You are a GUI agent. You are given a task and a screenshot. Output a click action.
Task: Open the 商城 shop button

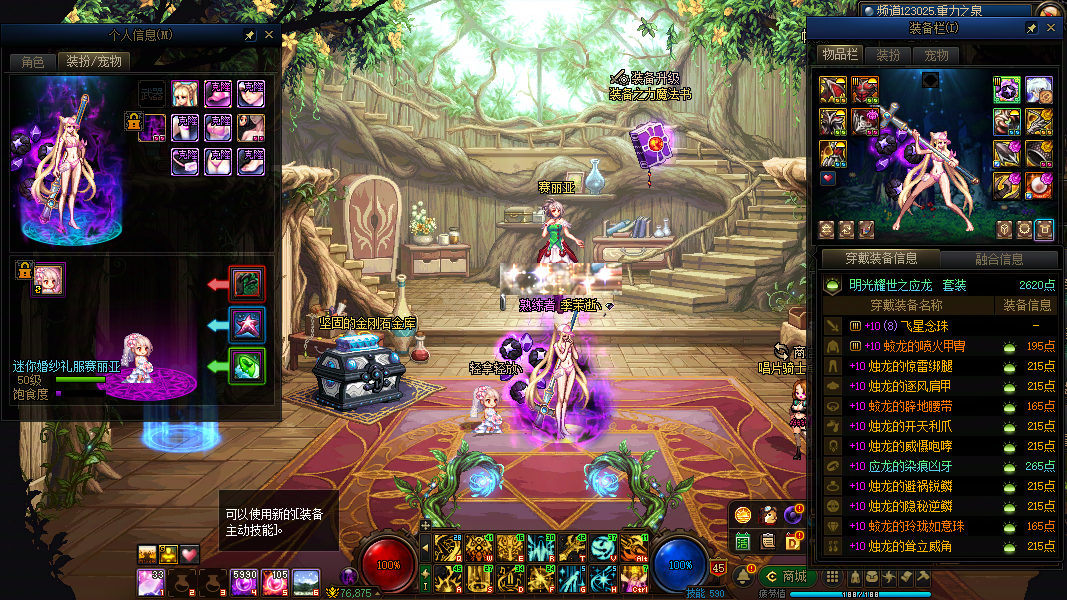(788, 576)
